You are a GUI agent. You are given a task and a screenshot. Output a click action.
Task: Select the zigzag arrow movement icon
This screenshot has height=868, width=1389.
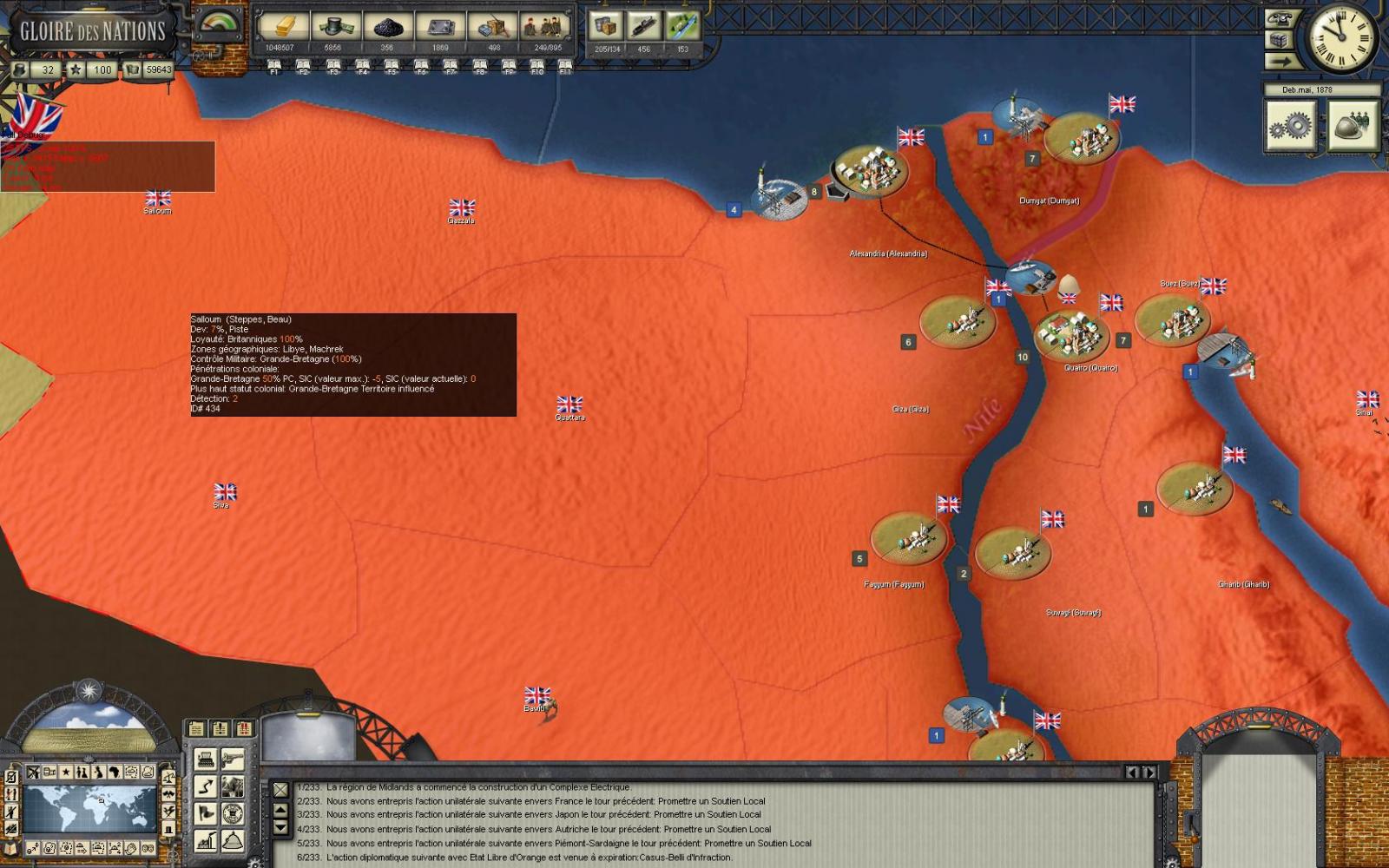(x=206, y=787)
